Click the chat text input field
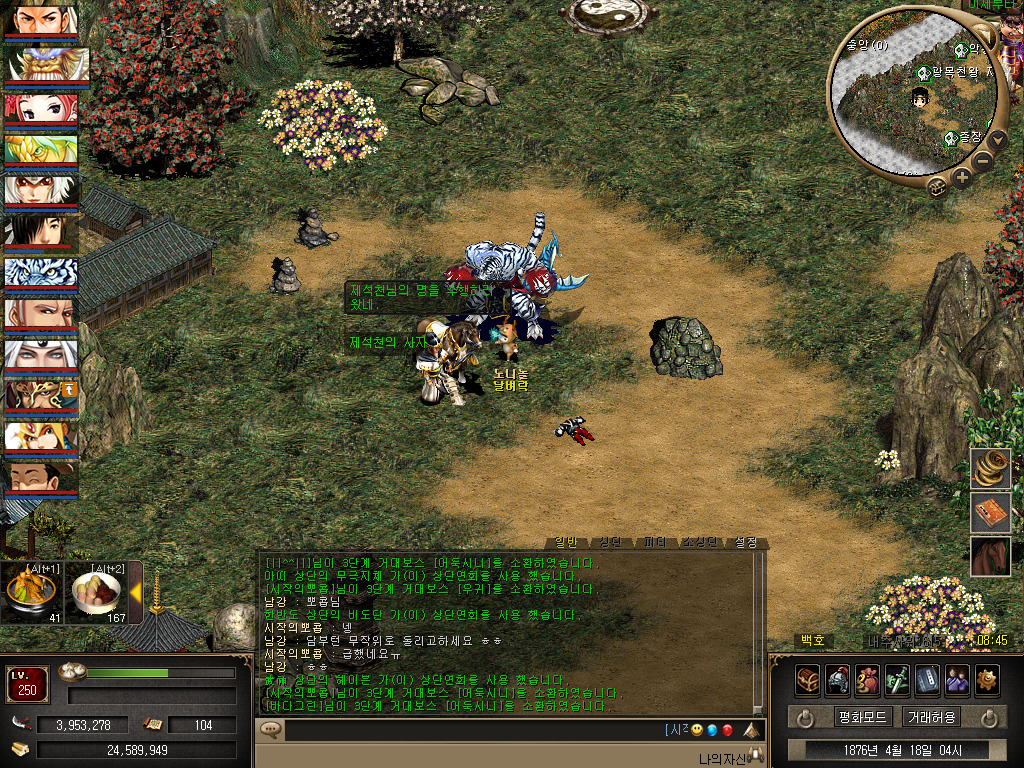The height and width of the screenshot is (768, 1024). coord(470,731)
